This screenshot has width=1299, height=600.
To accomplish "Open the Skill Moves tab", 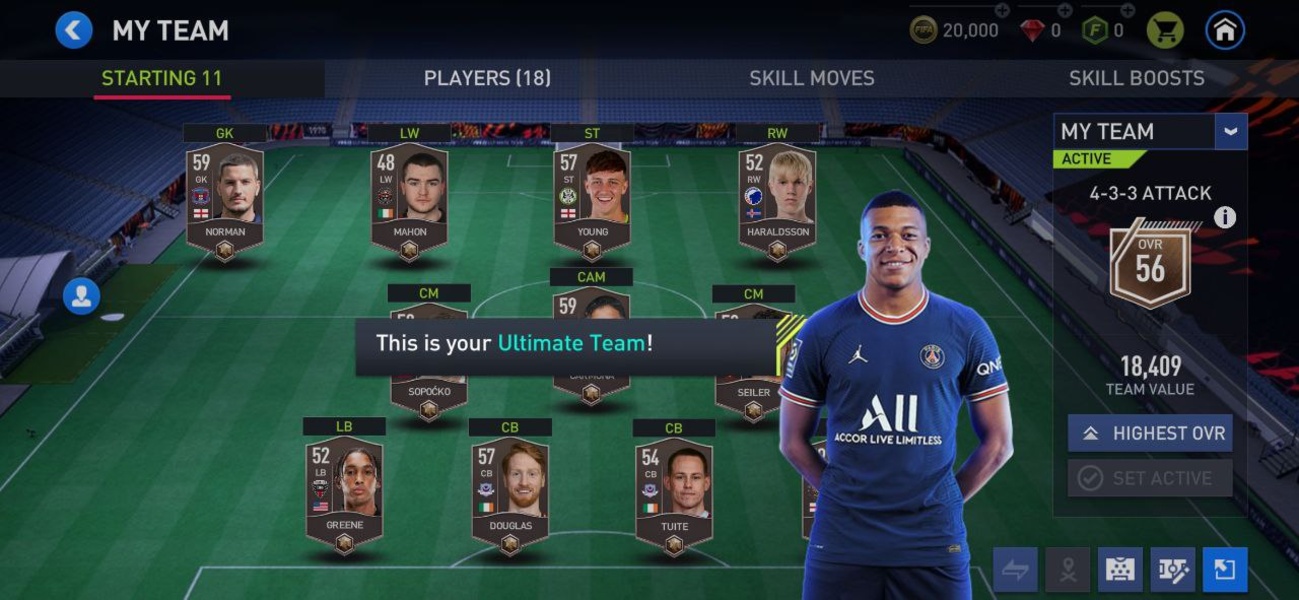I will click(811, 78).
